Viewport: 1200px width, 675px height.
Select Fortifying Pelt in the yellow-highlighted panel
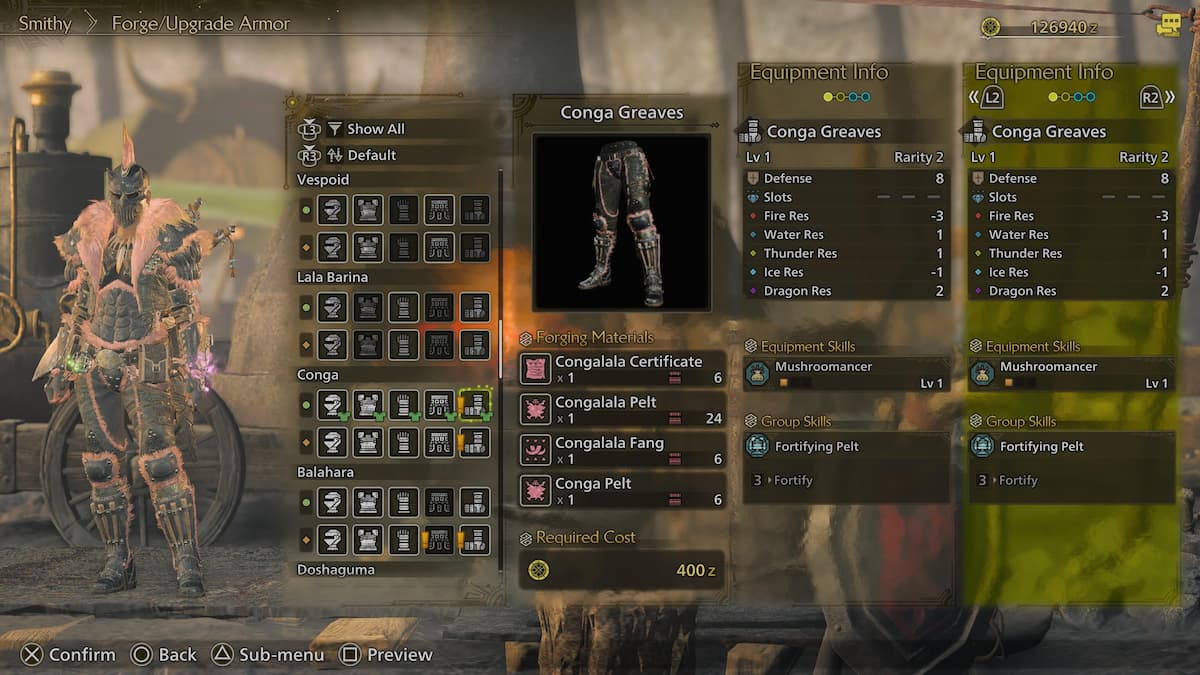[x=1071, y=447]
